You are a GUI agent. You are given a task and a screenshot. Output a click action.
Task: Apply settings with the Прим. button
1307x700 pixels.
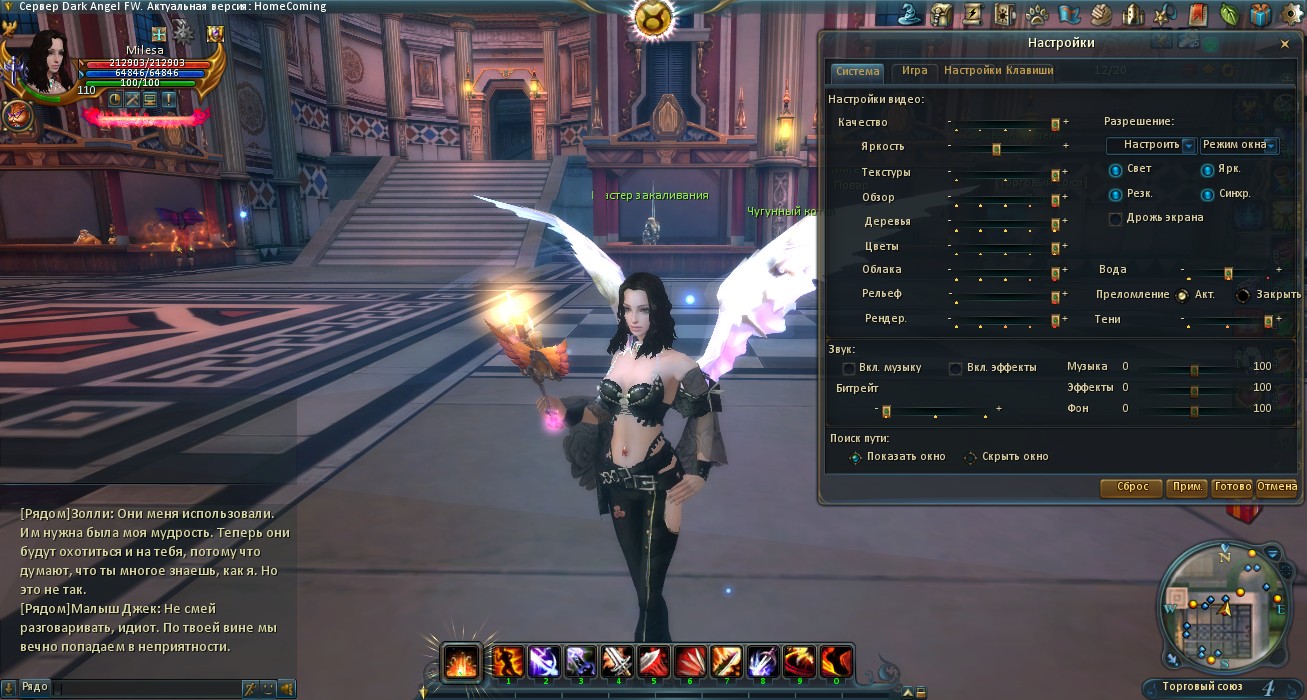click(1187, 487)
